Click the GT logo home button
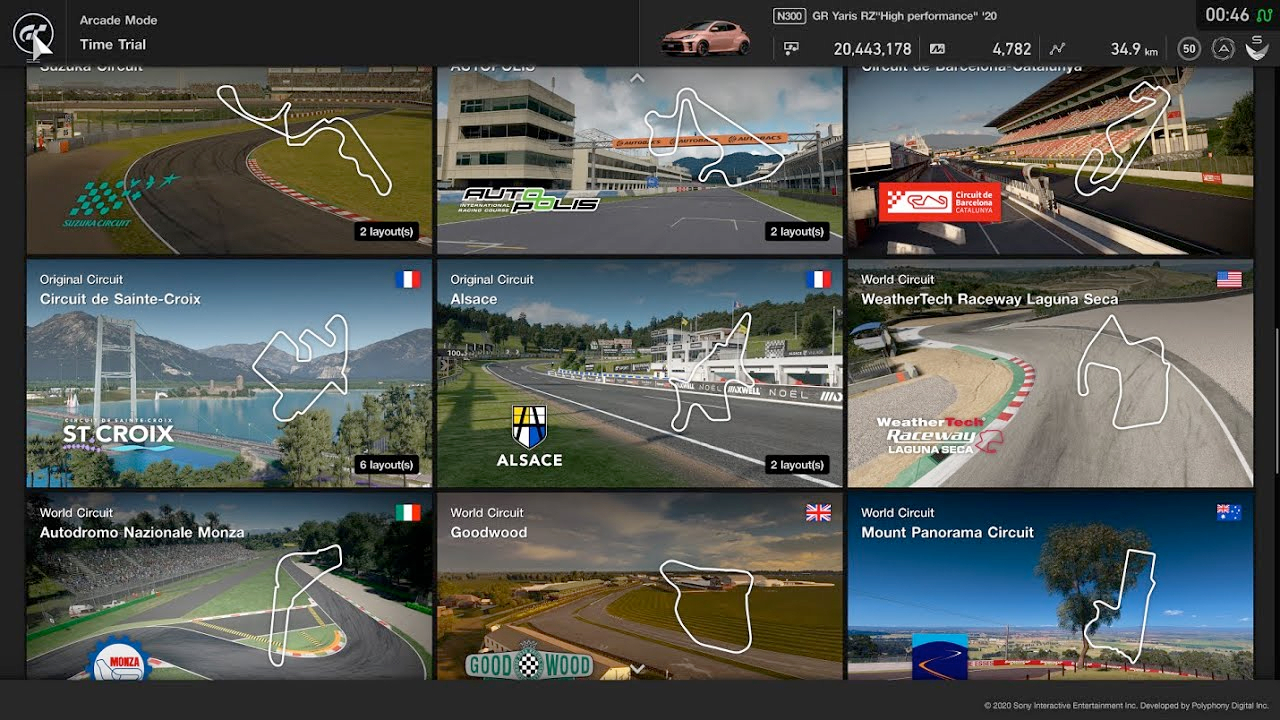1280x720 pixels. coord(32,33)
